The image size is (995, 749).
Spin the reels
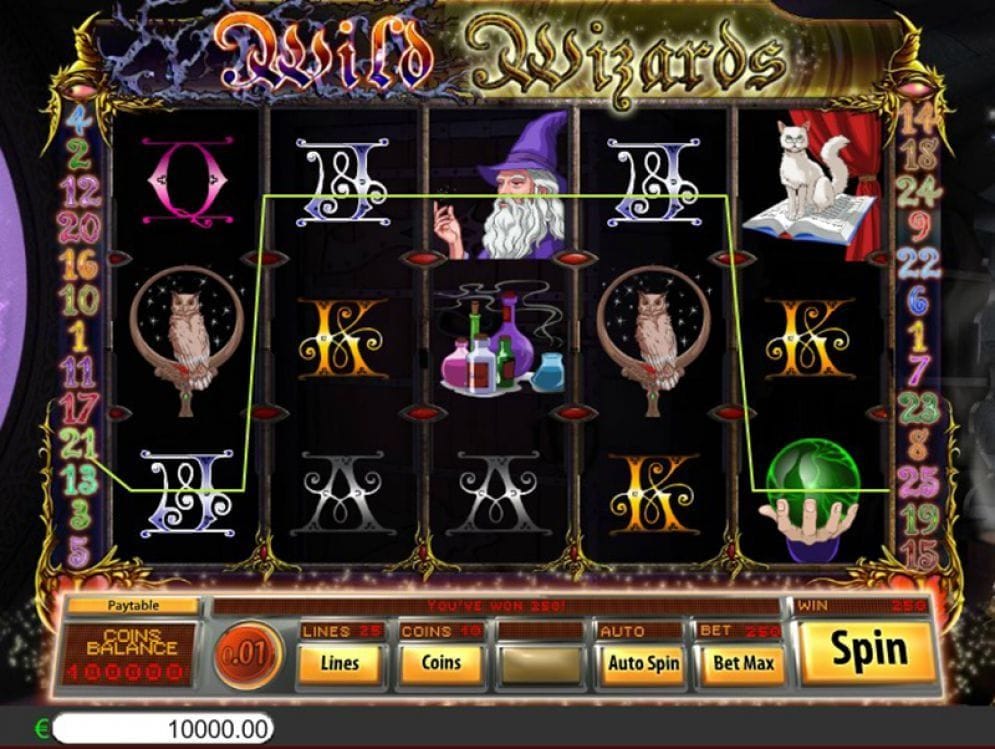click(868, 651)
